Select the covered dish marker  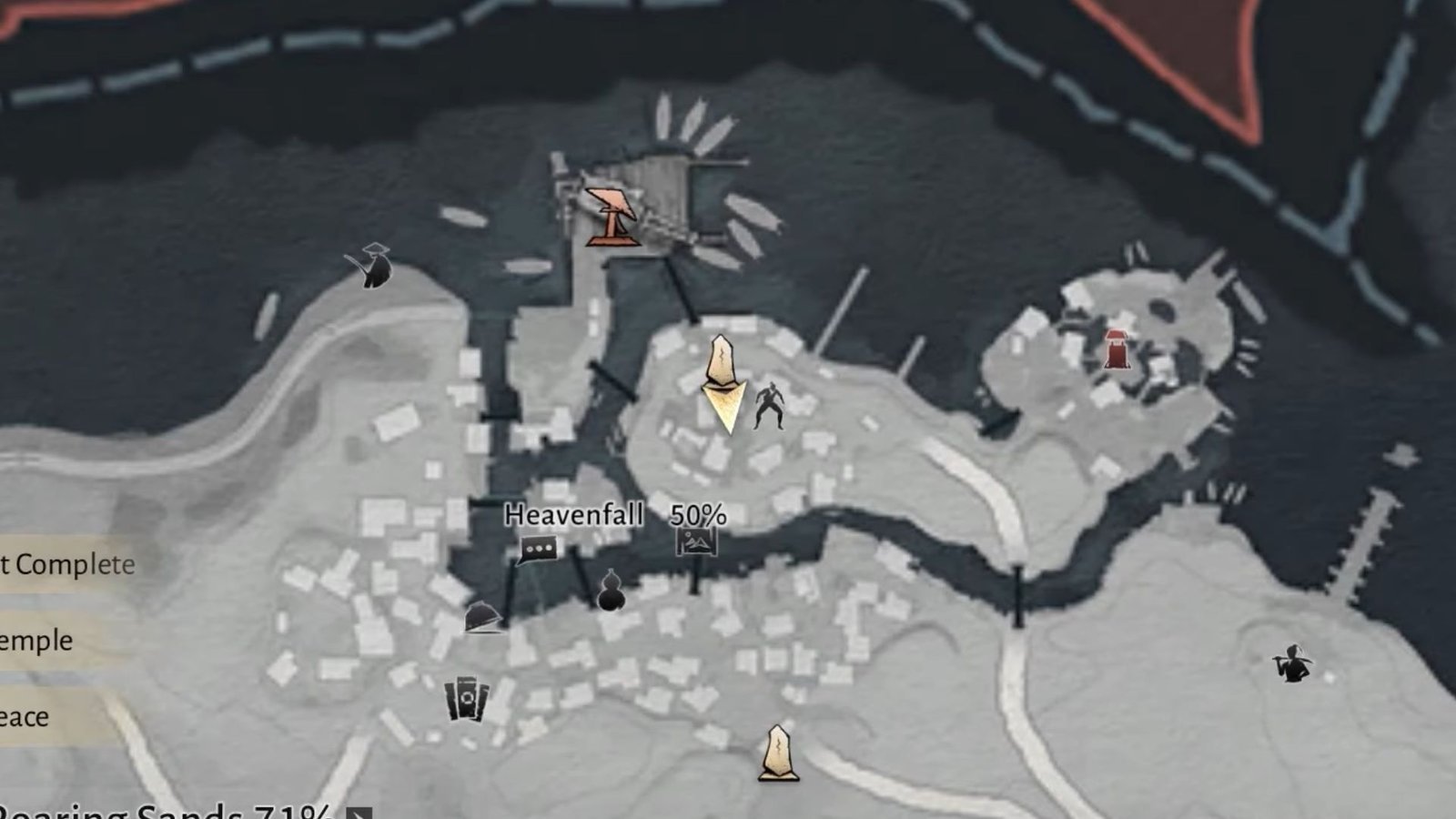tap(483, 618)
